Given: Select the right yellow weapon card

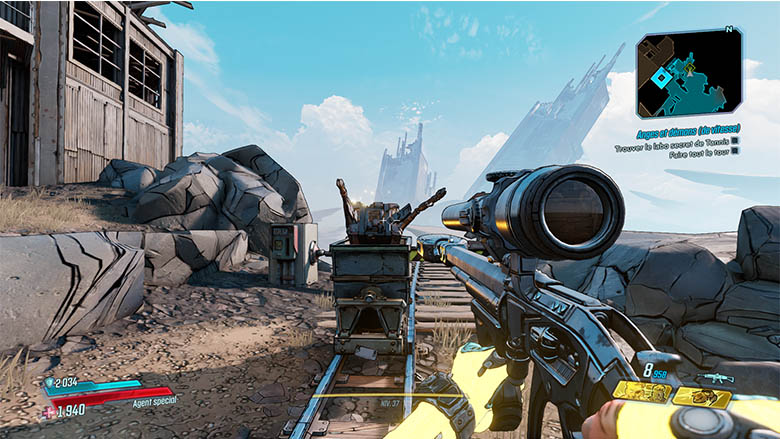Looking at the screenshot, I should [701, 397].
